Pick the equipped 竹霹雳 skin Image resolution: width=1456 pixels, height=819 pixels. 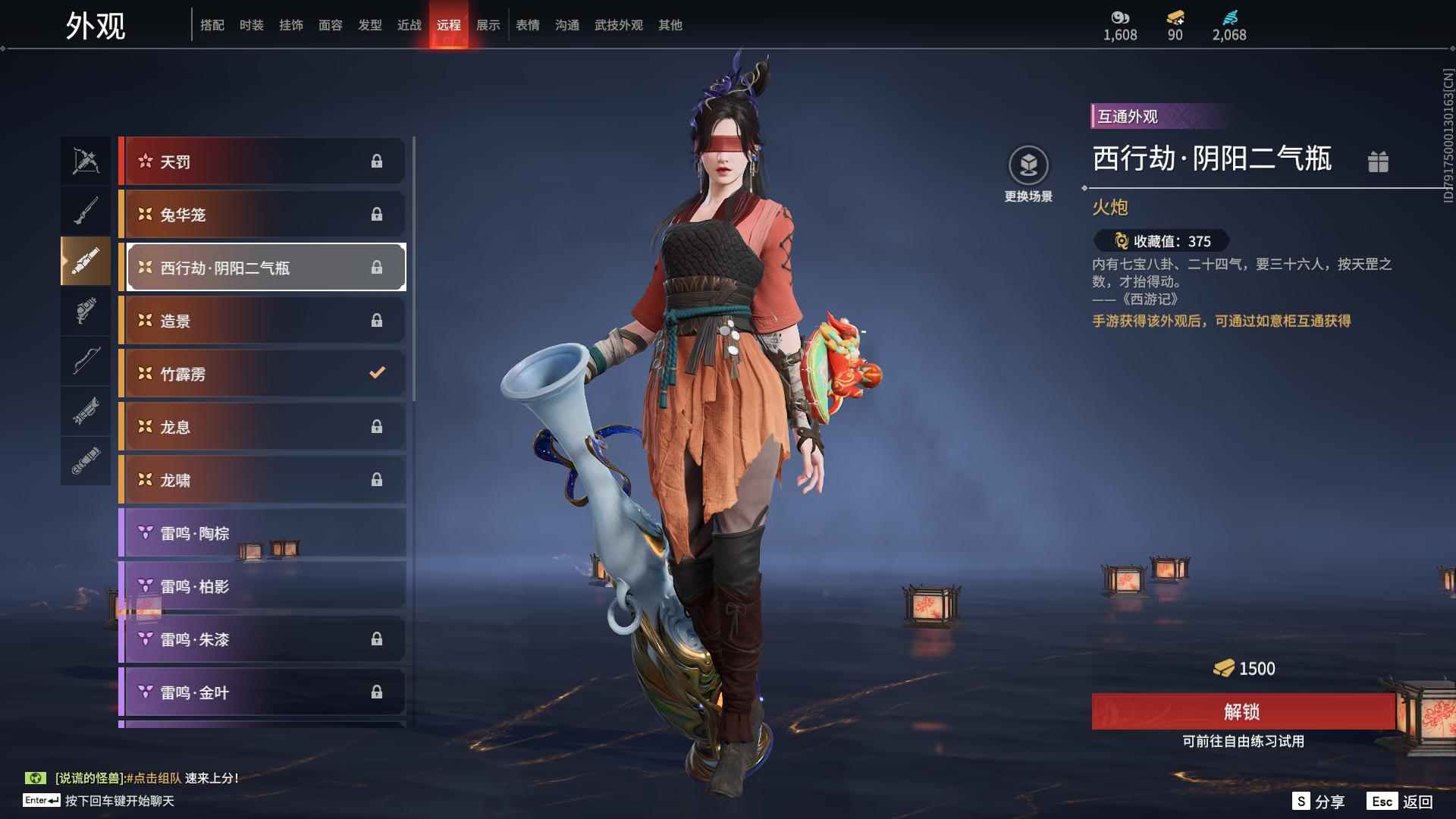point(262,374)
